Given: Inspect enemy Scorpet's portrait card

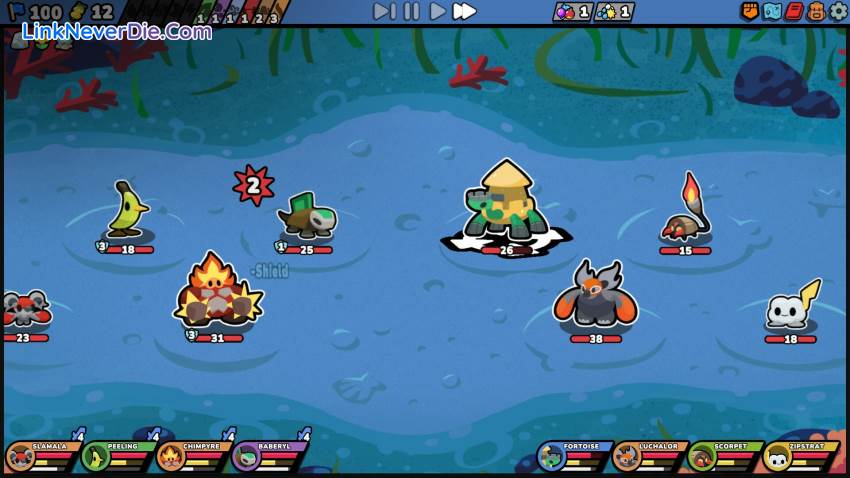Looking at the screenshot, I should point(723,457).
